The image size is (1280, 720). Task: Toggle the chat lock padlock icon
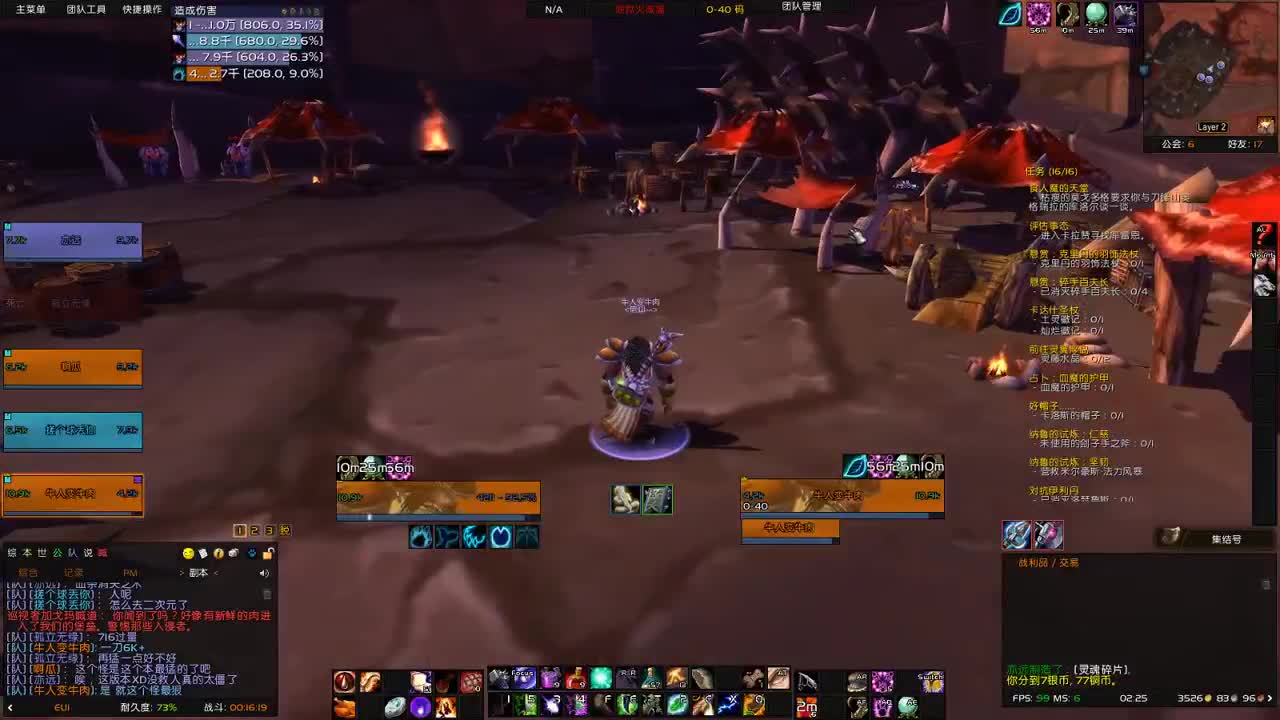(x=269, y=552)
